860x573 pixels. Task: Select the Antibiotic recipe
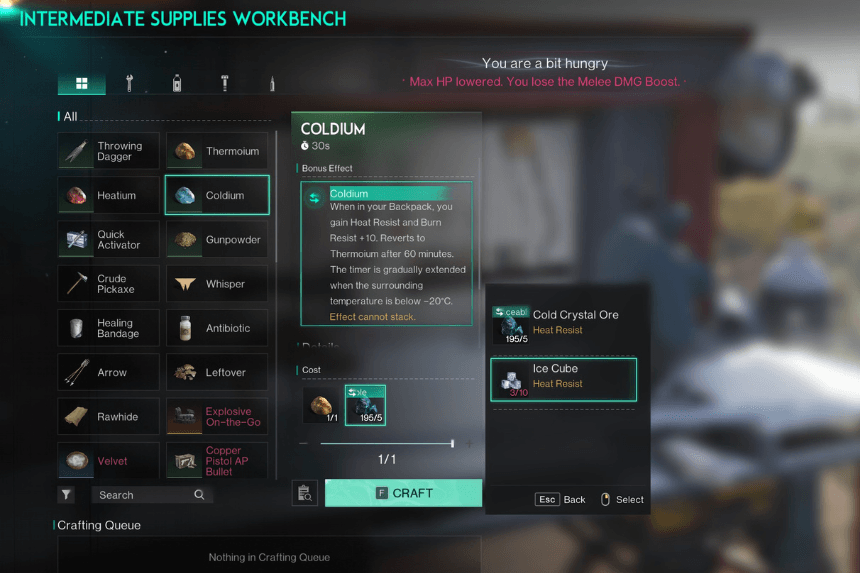coord(217,328)
